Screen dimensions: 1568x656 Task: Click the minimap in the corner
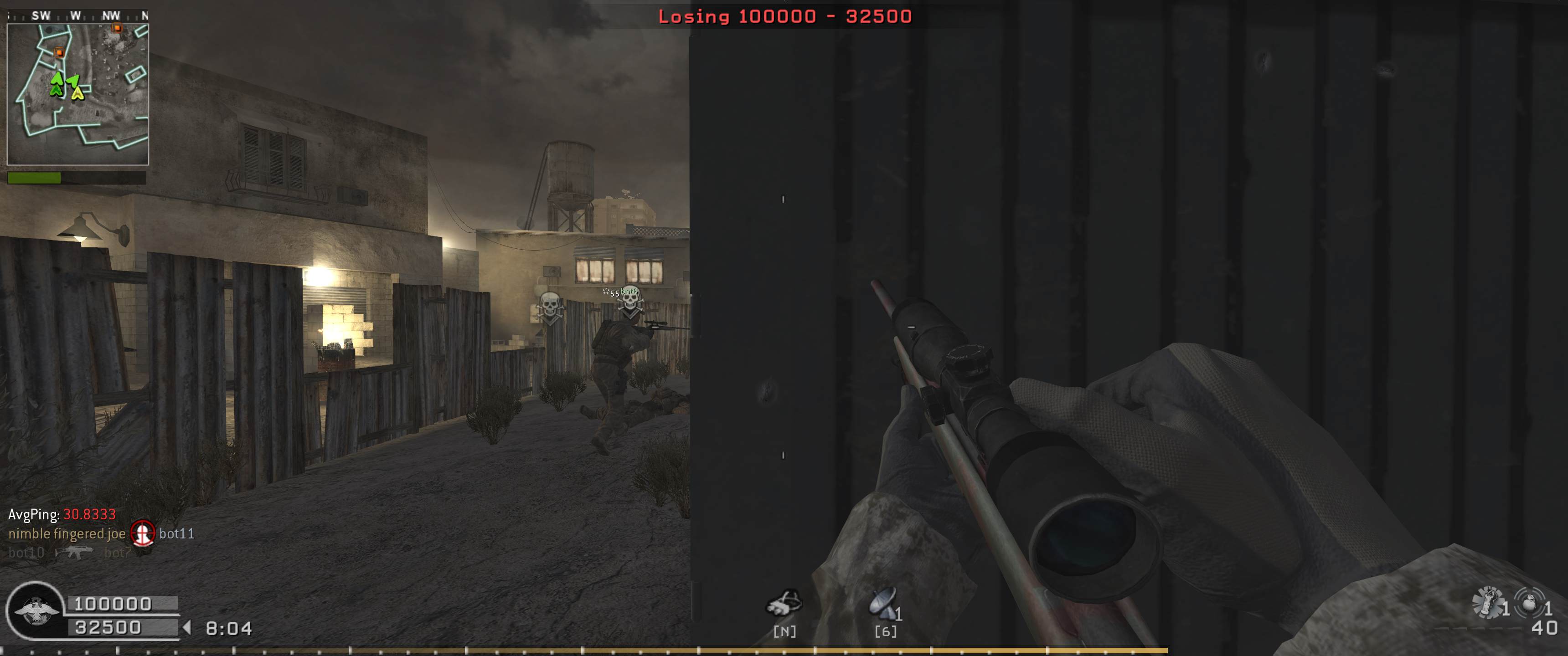coord(77,94)
